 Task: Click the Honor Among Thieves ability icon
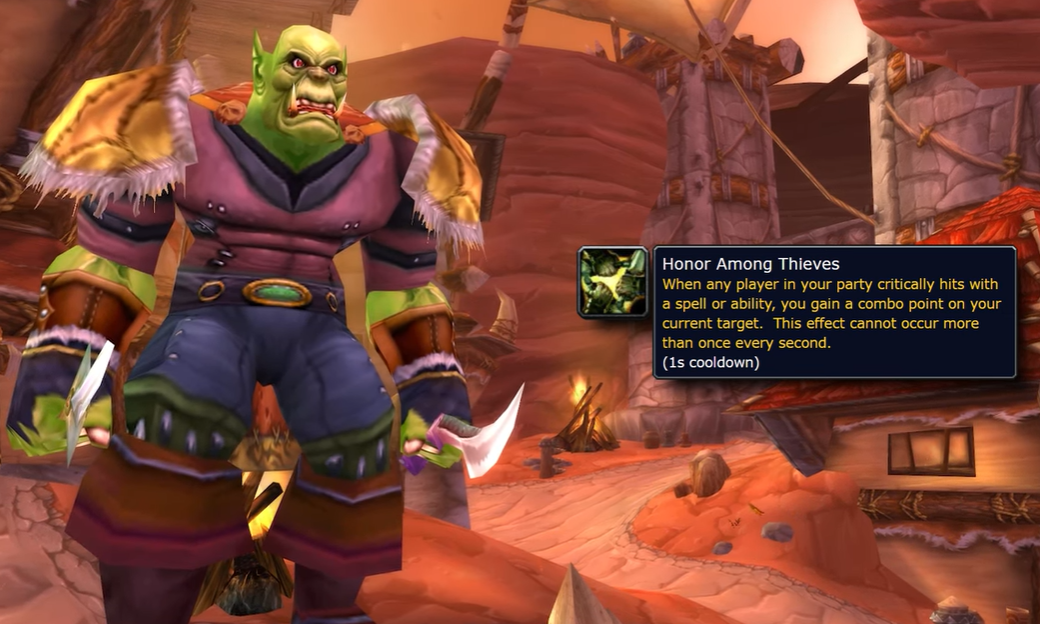(x=612, y=282)
